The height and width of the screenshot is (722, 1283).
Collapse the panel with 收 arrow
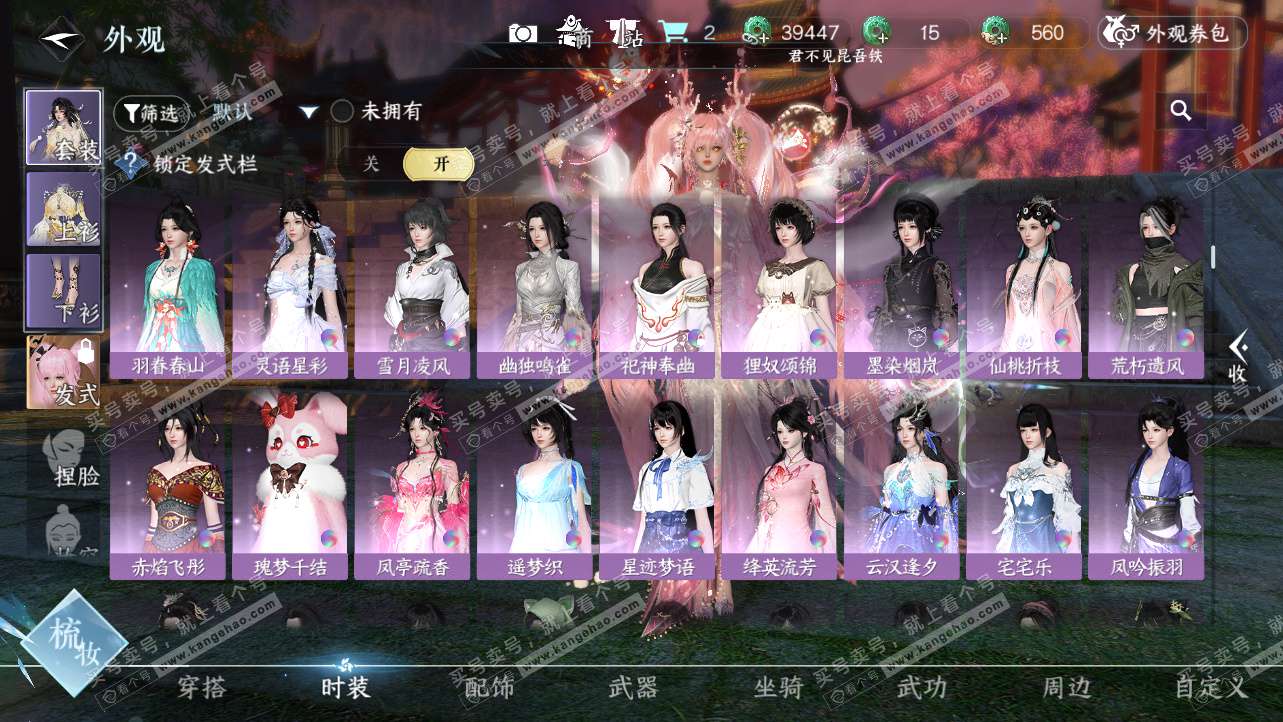pyautogui.click(x=1238, y=357)
